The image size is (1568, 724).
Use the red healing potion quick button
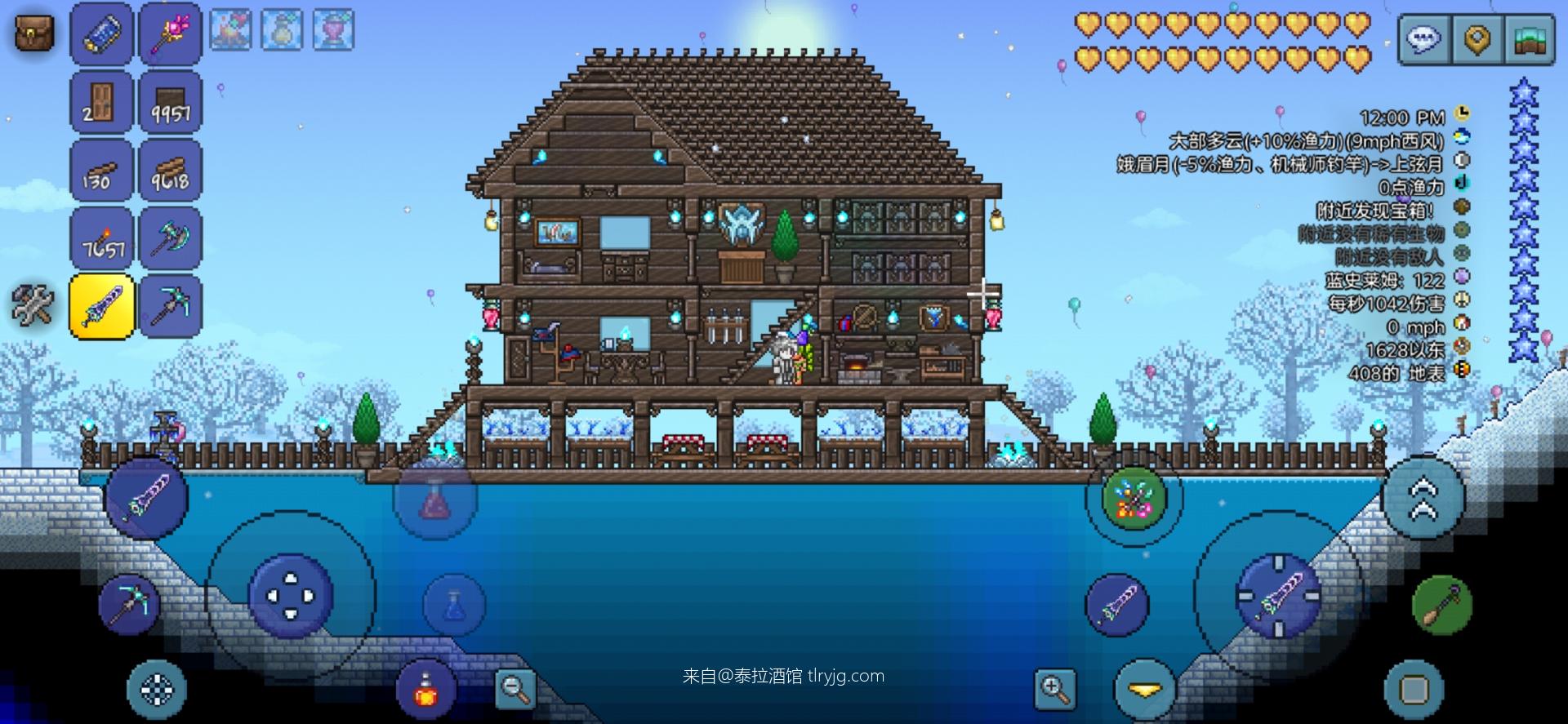coord(434,499)
